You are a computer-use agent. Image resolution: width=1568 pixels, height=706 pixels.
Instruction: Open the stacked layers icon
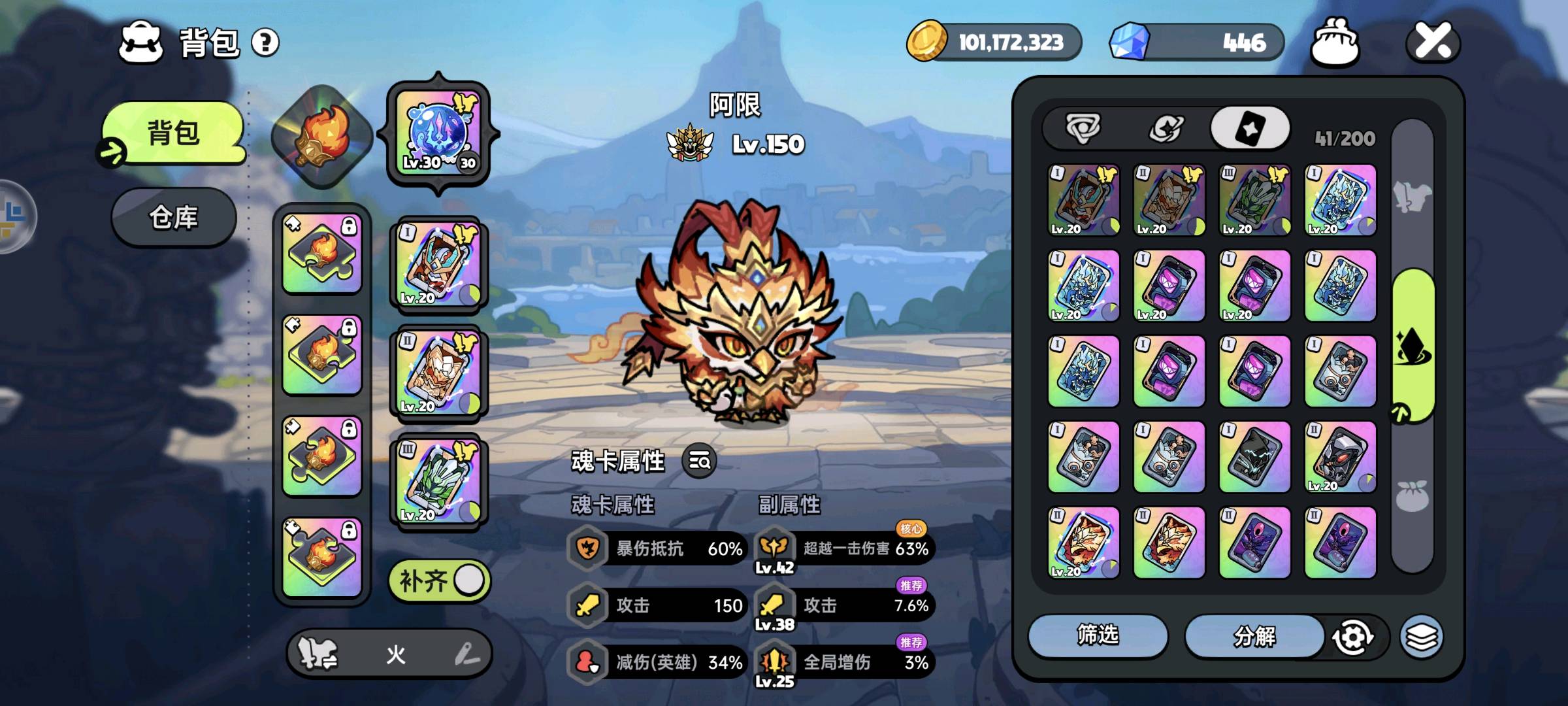(1421, 637)
